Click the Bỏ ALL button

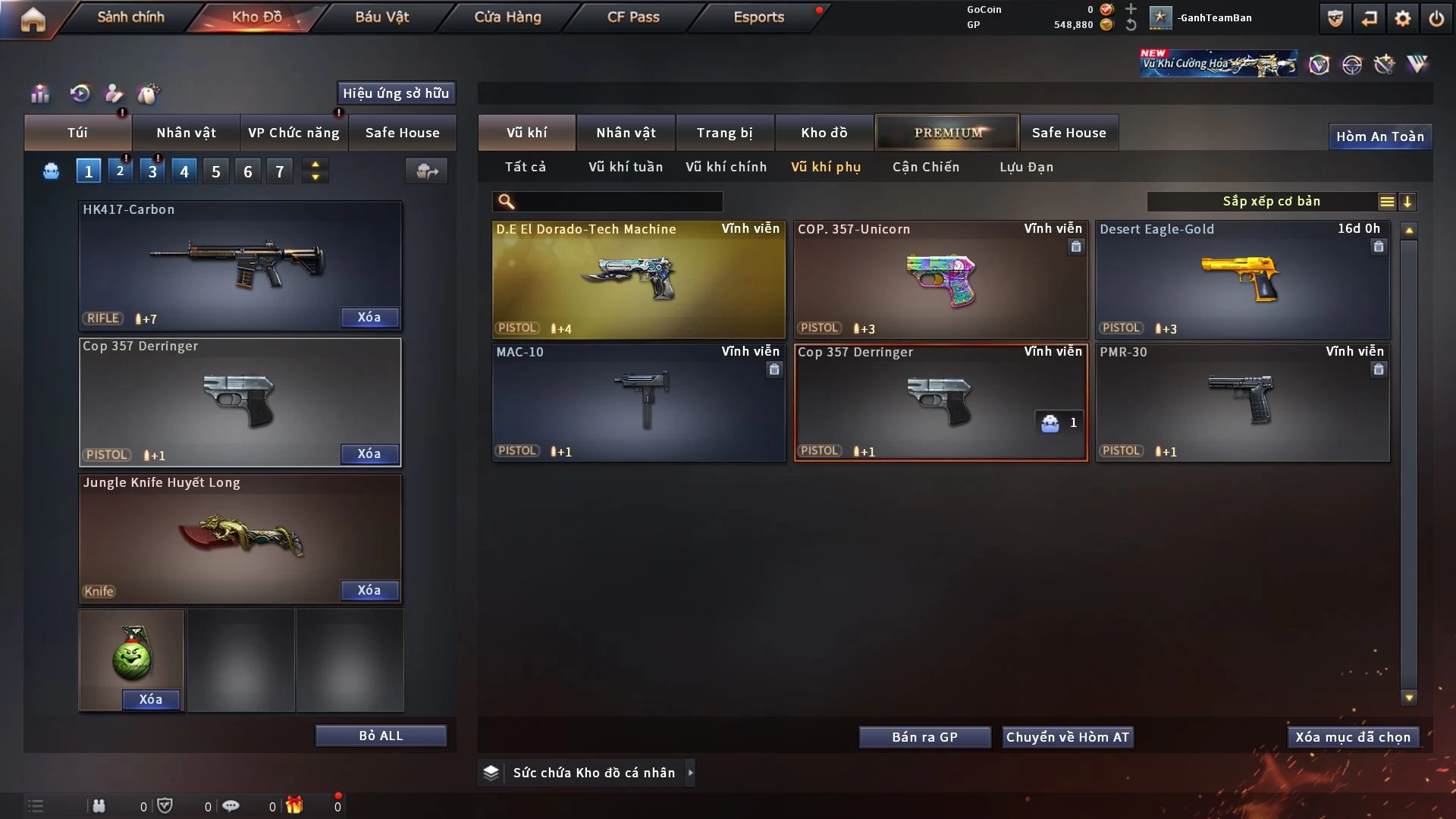[381, 736]
